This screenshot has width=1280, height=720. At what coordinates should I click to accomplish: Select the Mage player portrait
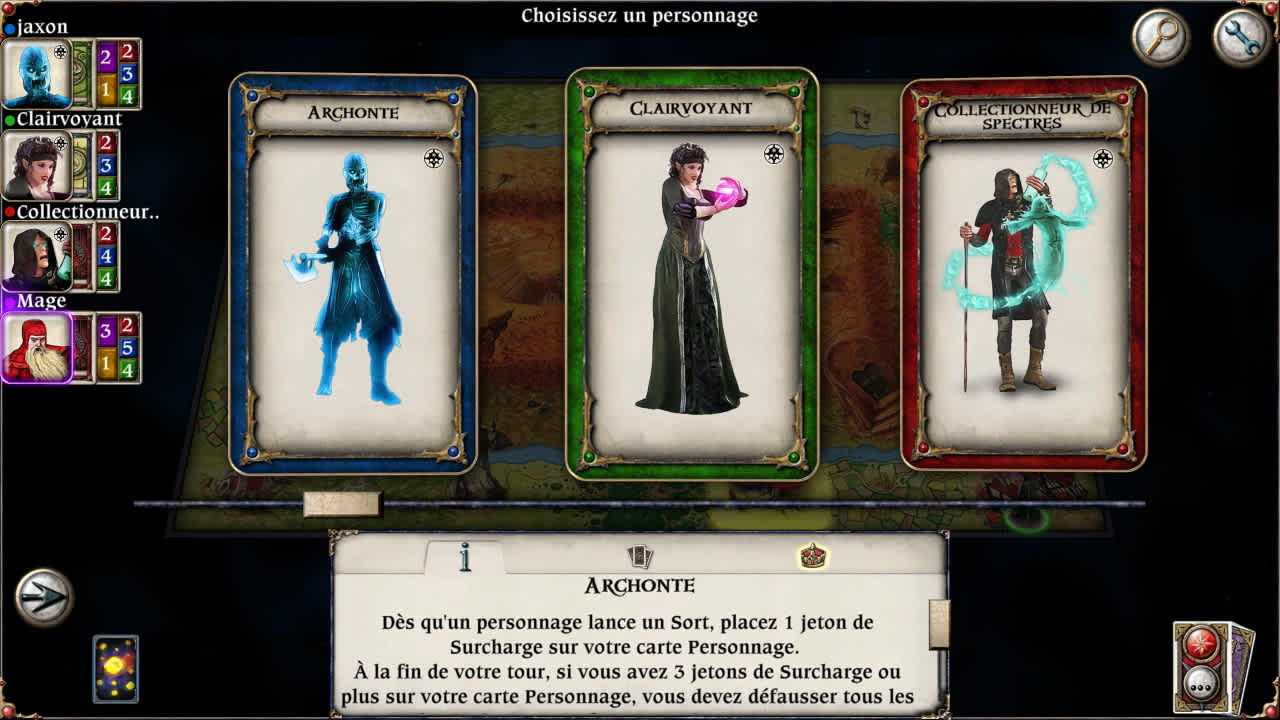(37, 348)
